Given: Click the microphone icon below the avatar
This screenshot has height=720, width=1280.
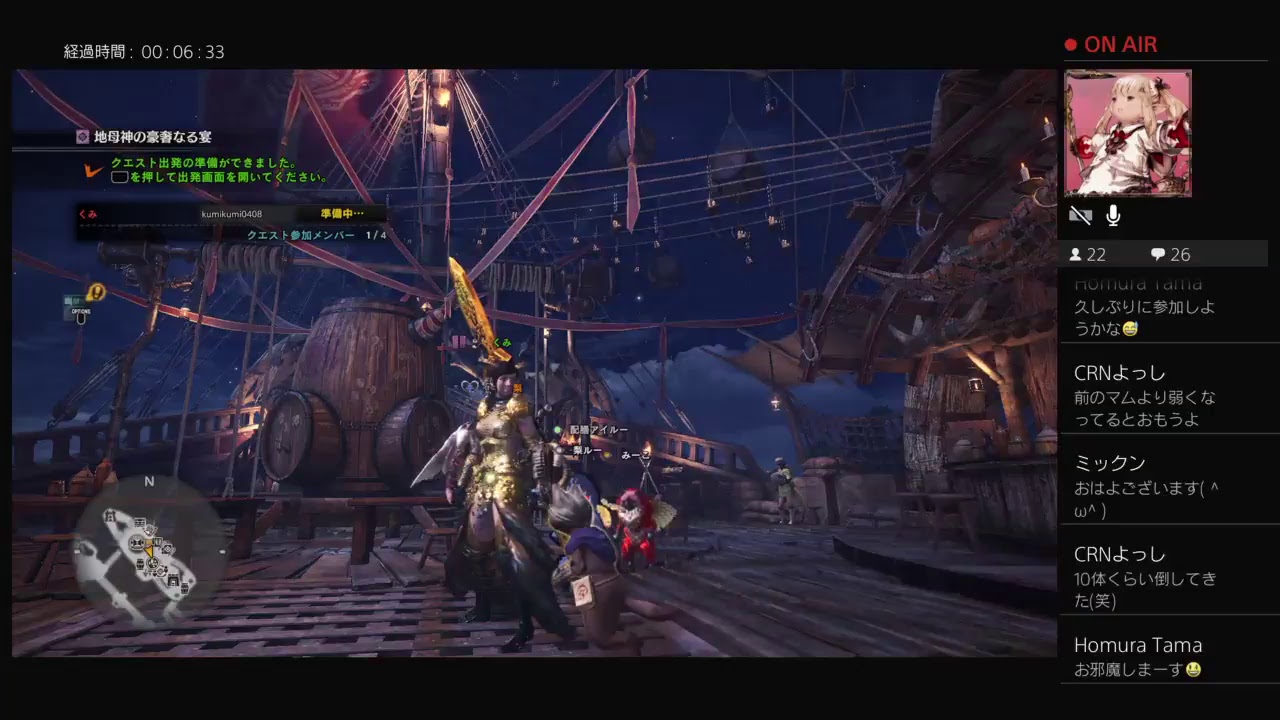Looking at the screenshot, I should click(x=1113, y=215).
